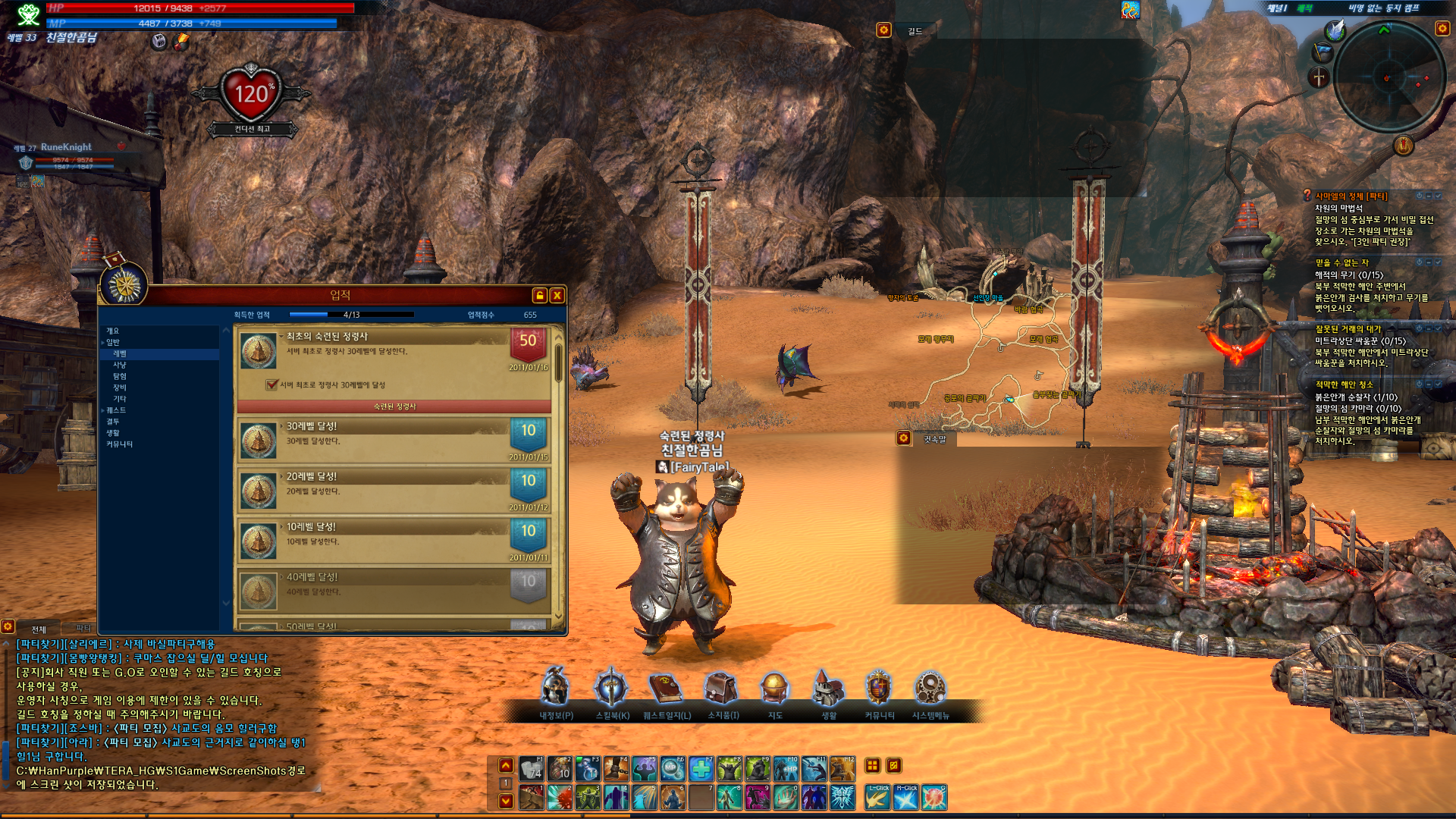Close the 업적 achievements window
The image size is (1456, 819).
point(557,296)
